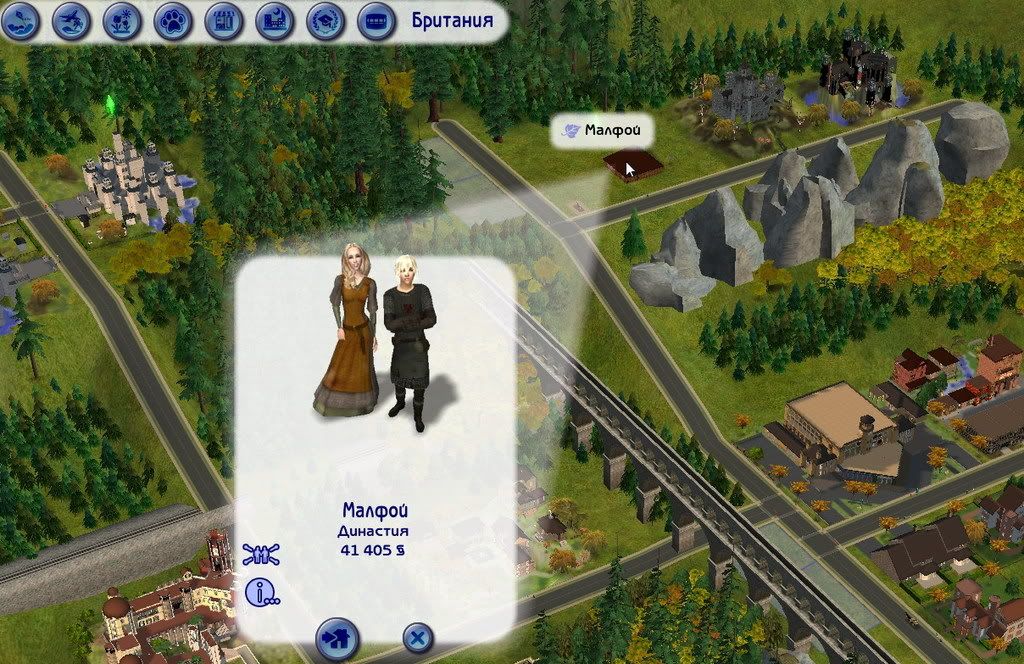Screen dimensions: 1024x664
Task: Open the shopping district storefront button
Action: (224, 20)
